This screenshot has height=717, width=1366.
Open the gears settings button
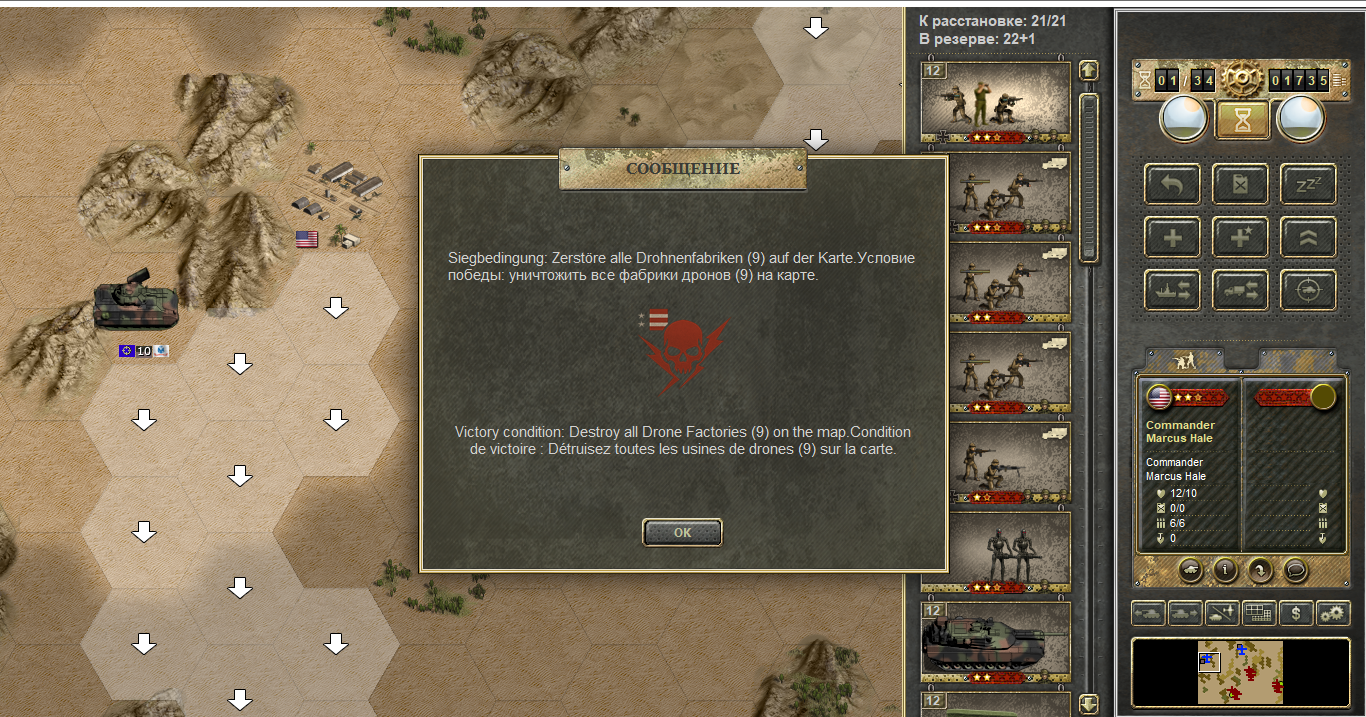(1332, 613)
